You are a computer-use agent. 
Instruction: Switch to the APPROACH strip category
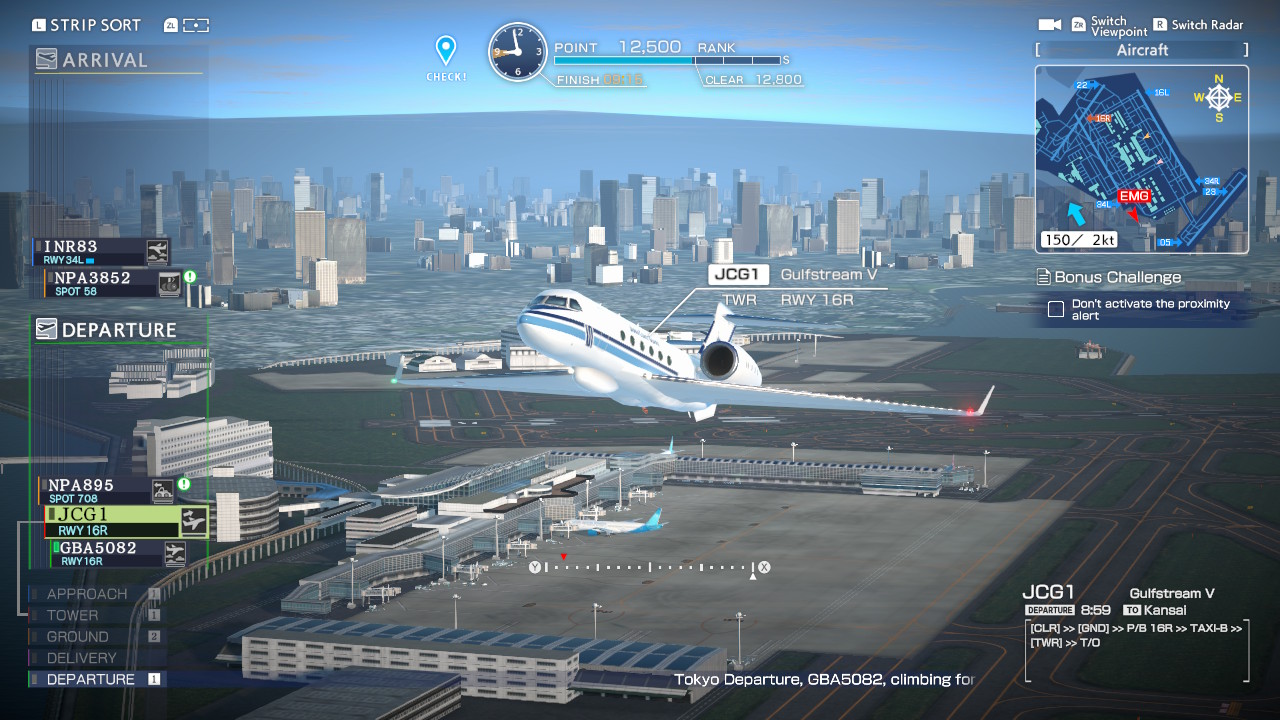coord(87,593)
